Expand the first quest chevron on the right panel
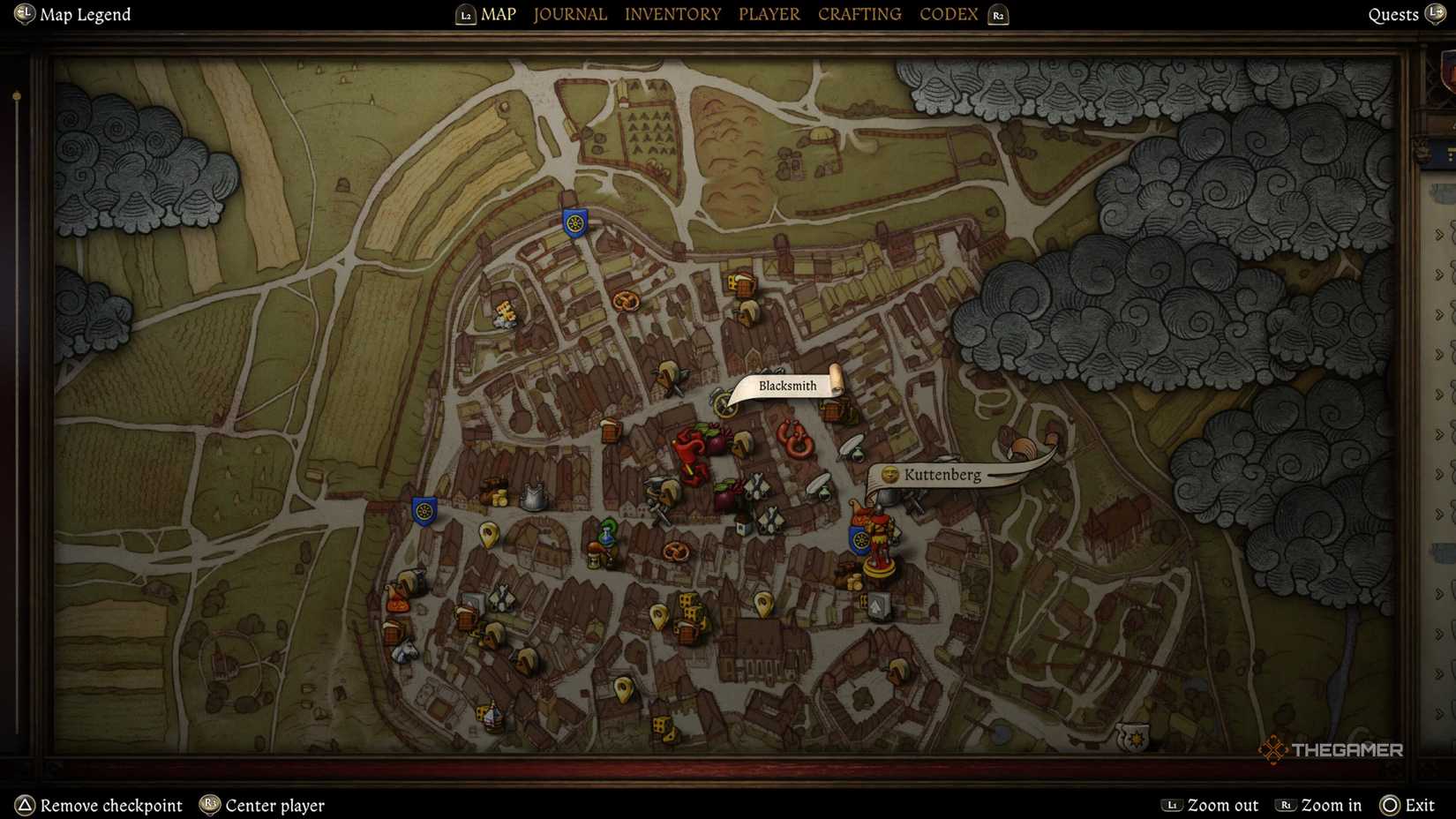 (1440, 234)
